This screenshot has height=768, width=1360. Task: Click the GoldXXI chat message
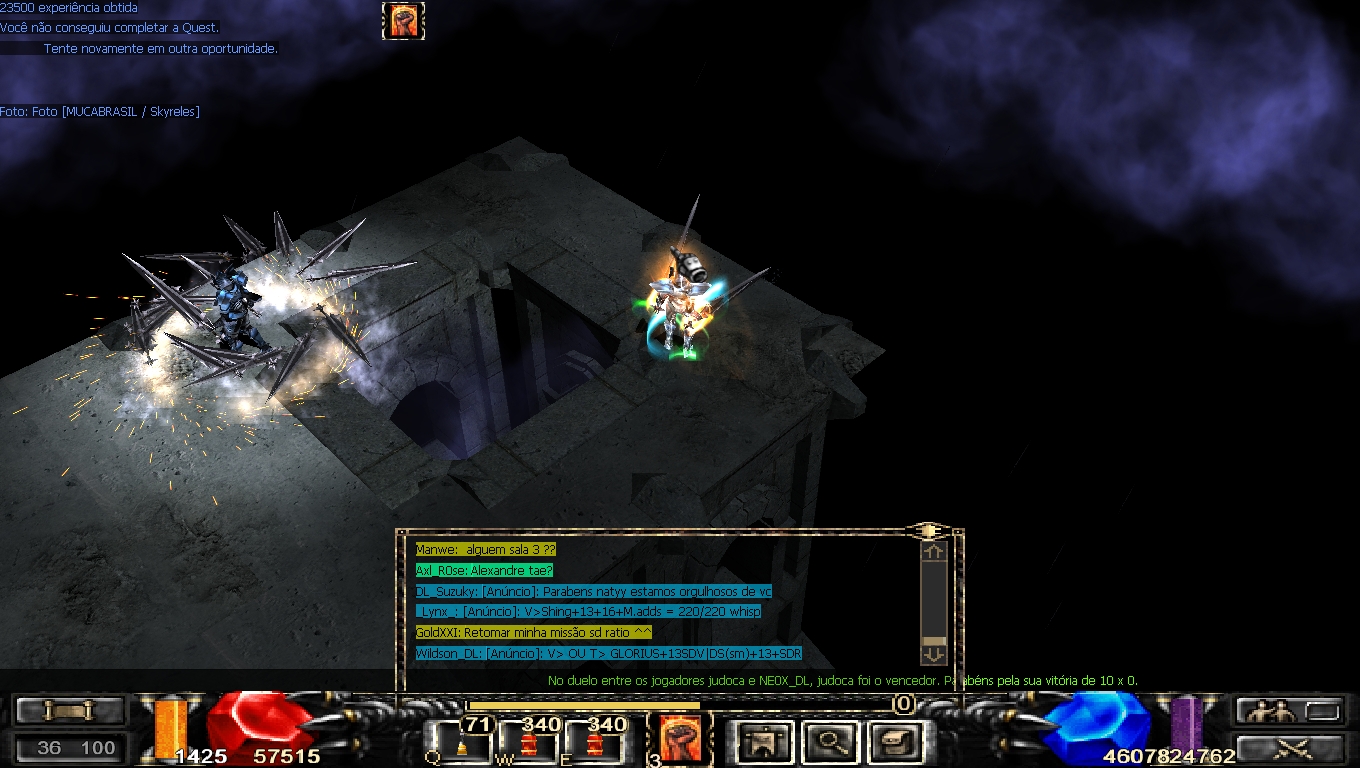534,633
